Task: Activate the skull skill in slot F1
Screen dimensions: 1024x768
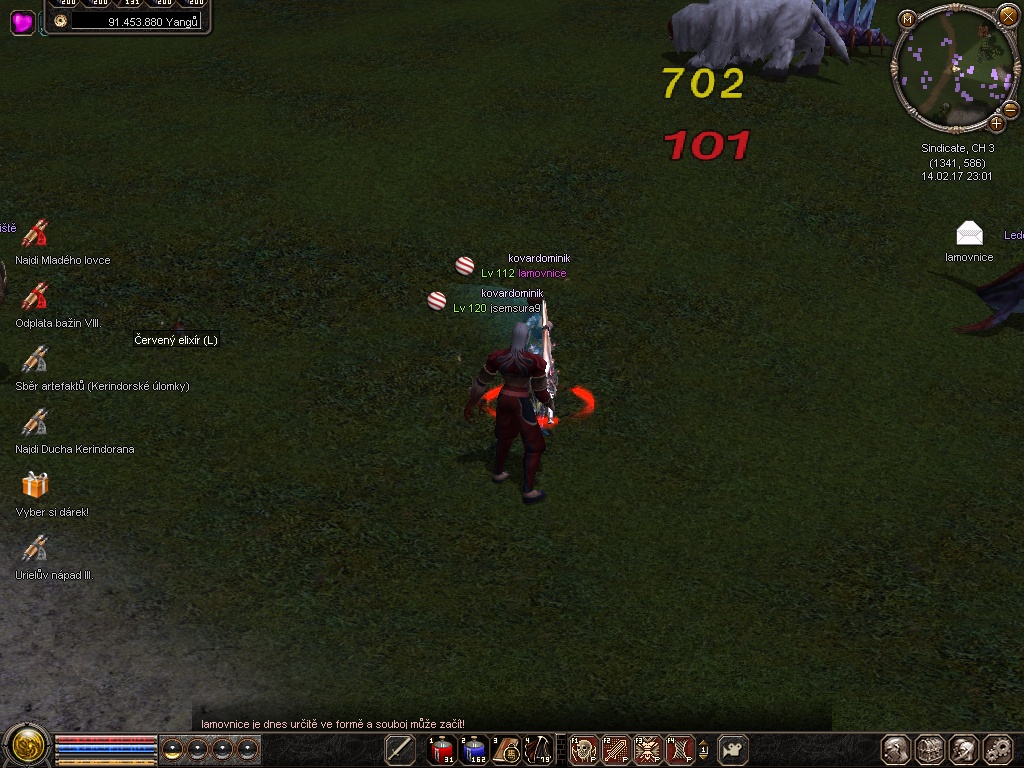Action: click(x=583, y=749)
